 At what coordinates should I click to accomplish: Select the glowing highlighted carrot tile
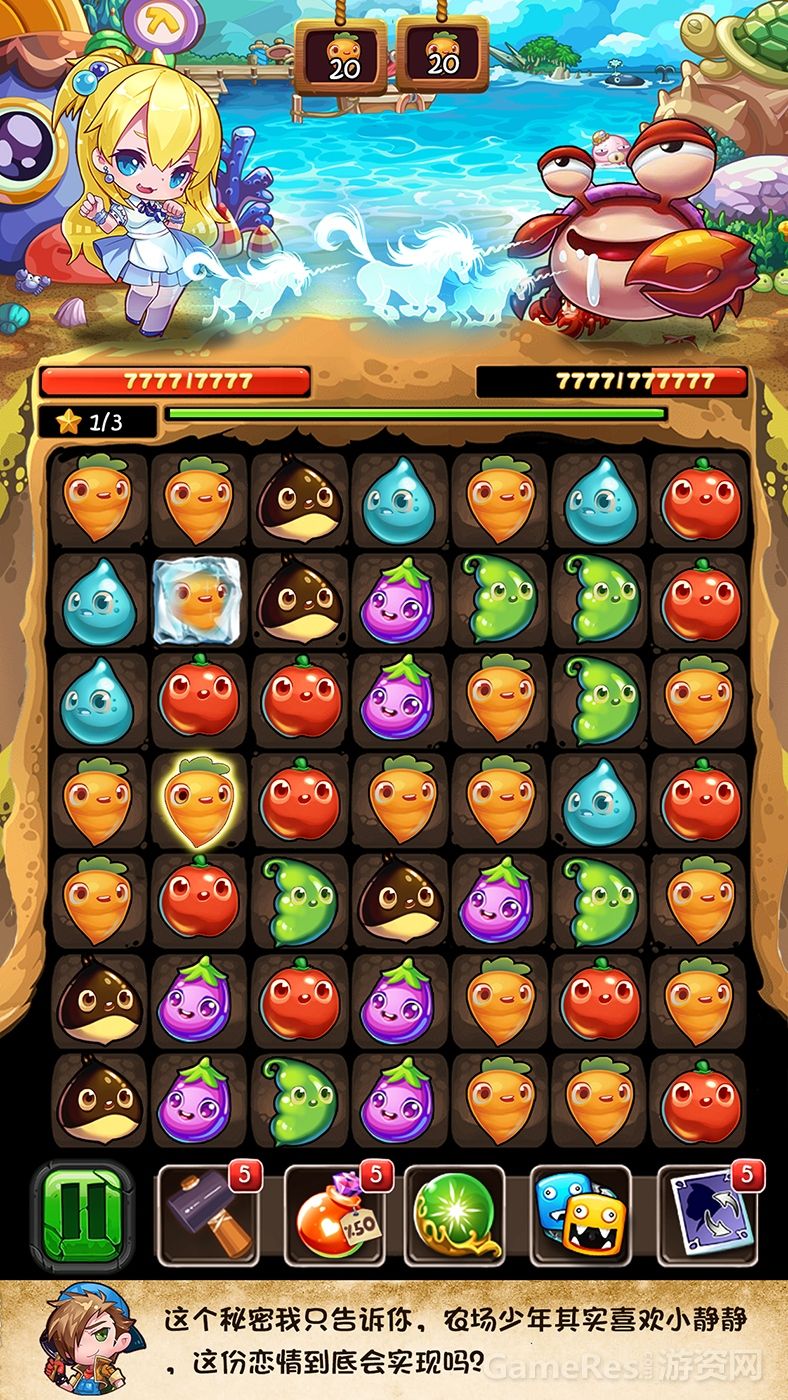(x=199, y=799)
